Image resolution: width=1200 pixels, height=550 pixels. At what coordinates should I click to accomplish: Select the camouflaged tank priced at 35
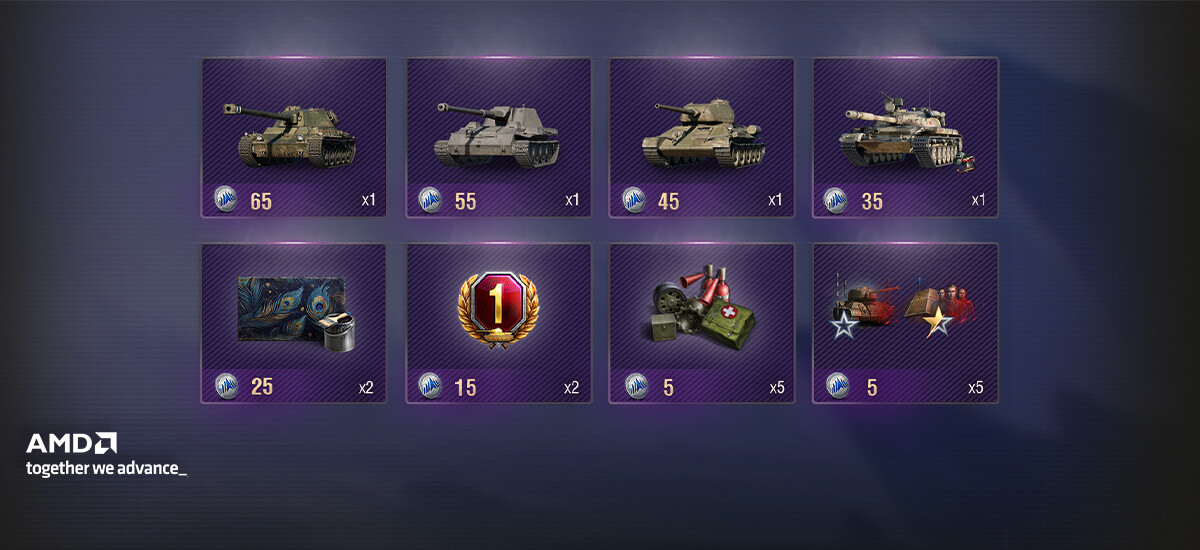(x=905, y=137)
